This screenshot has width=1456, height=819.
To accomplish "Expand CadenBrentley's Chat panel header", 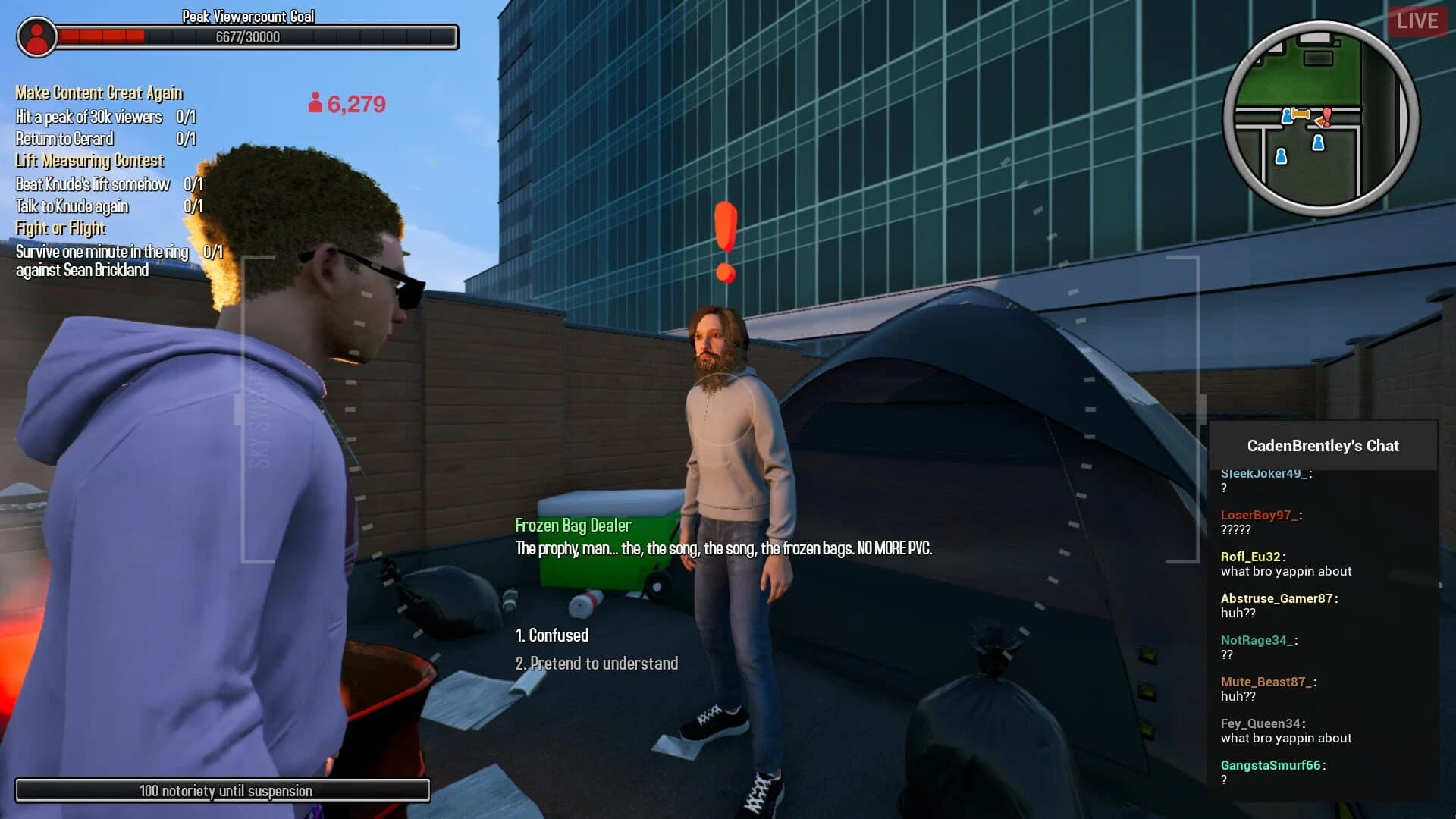I will coord(1323,446).
